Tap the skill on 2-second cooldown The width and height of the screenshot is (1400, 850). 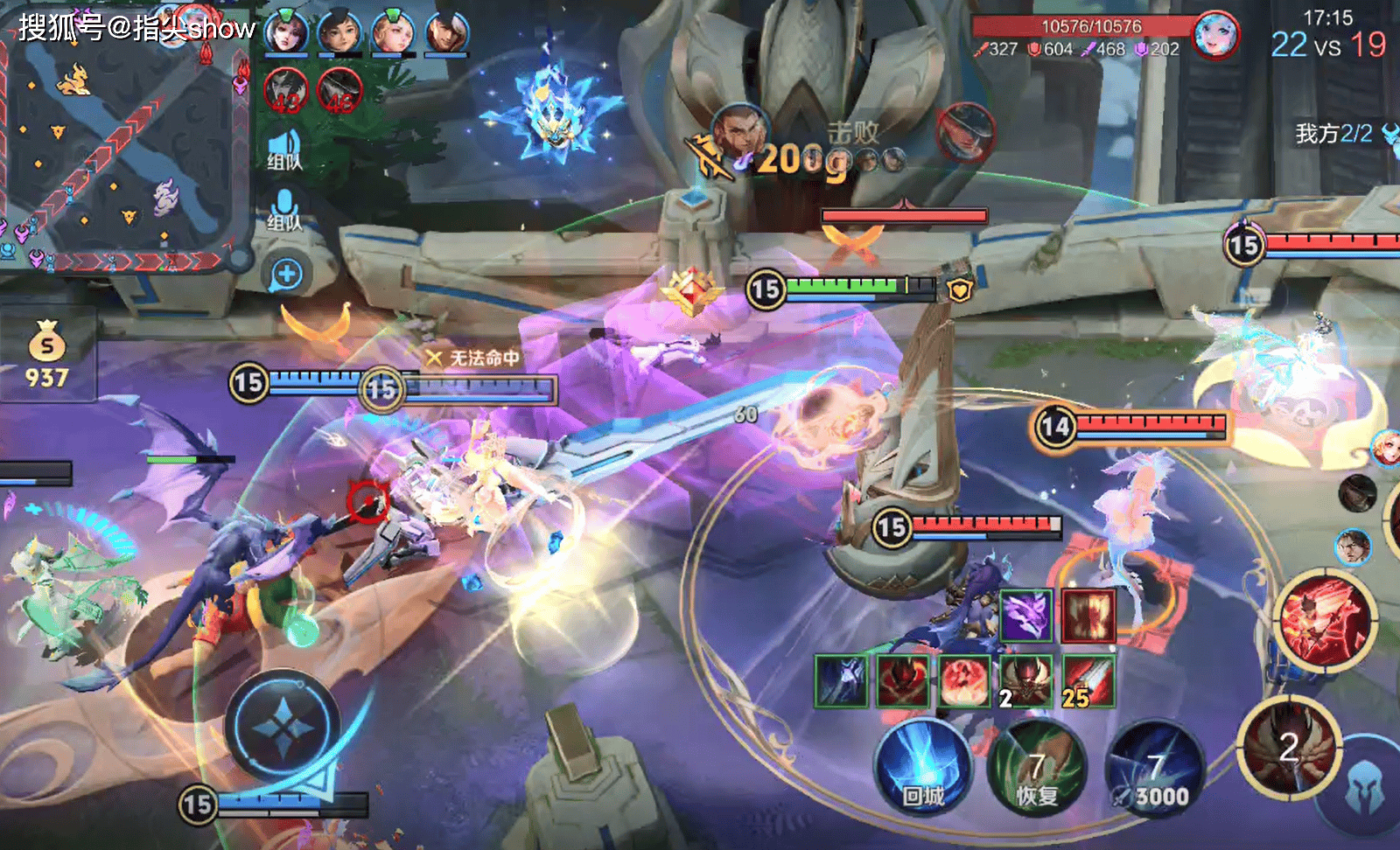[x=1289, y=748]
